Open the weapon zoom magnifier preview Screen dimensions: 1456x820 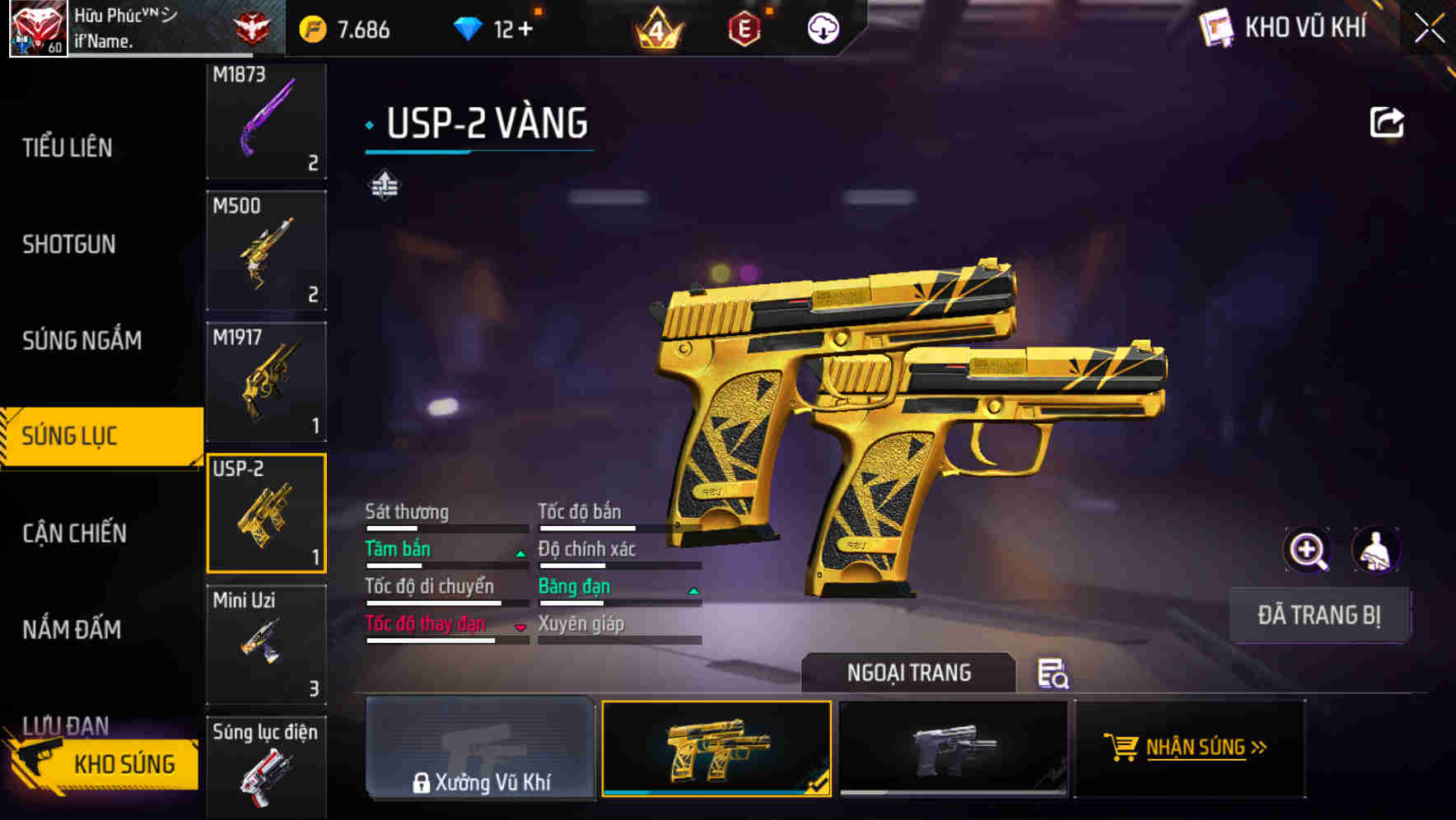click(1308, 550)
